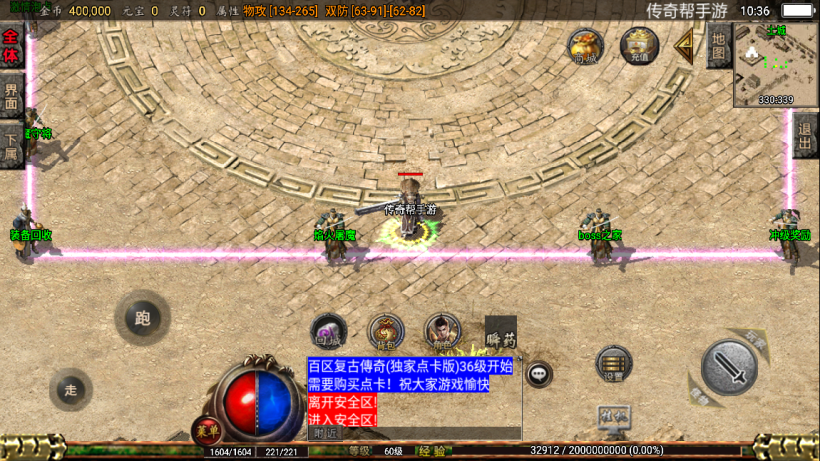Switch to the 附近 nearby chat tab
This screenshot has width=820, height=461.
point(325,434)
